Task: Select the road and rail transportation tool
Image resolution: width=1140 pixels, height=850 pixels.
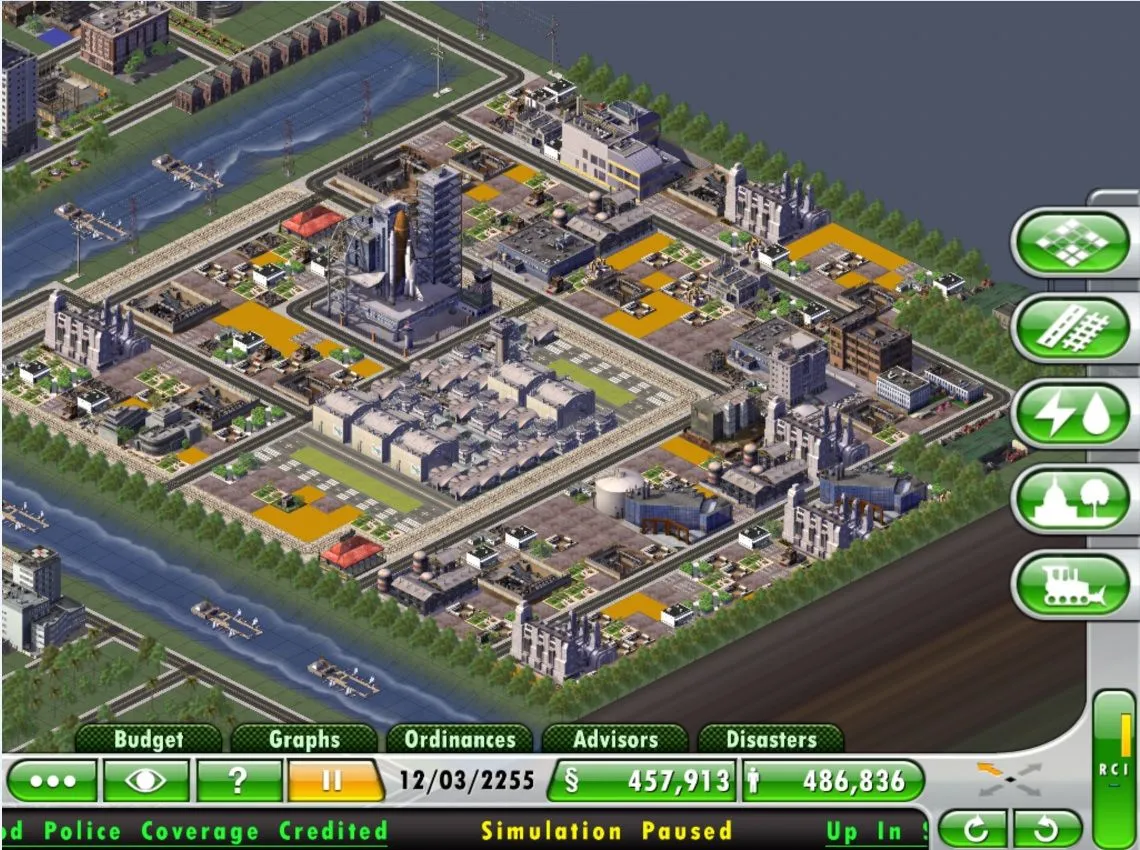Action: (1070, 329)
